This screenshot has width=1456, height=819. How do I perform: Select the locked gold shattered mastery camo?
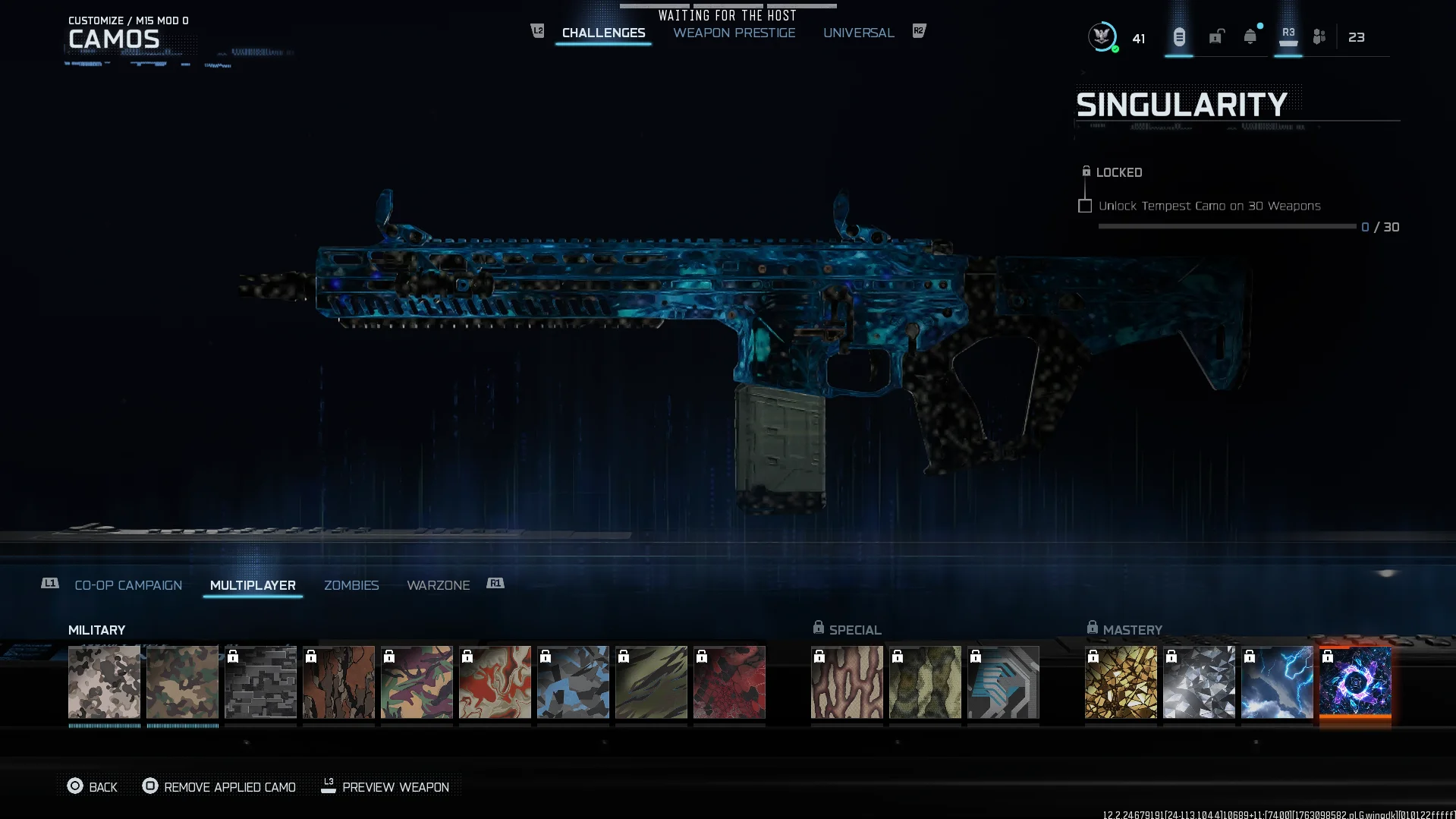tap(1121, 682)
